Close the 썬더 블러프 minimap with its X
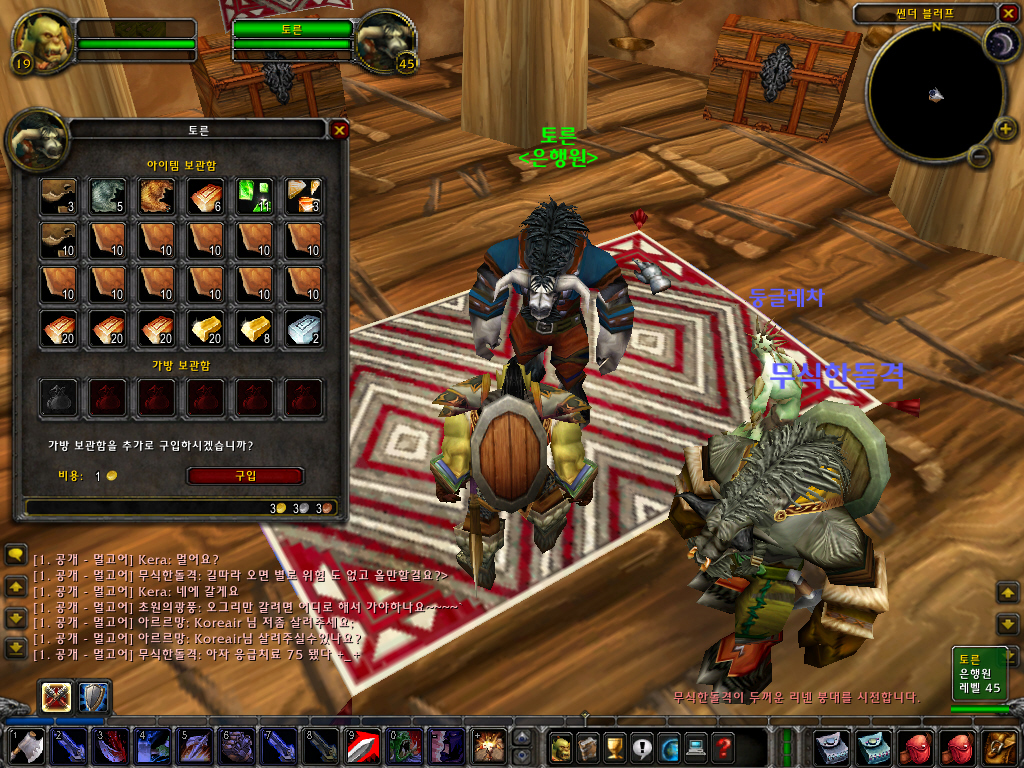Viewport: 1024px width, 768px height. pyautogui.click(x=1007, y=13)
